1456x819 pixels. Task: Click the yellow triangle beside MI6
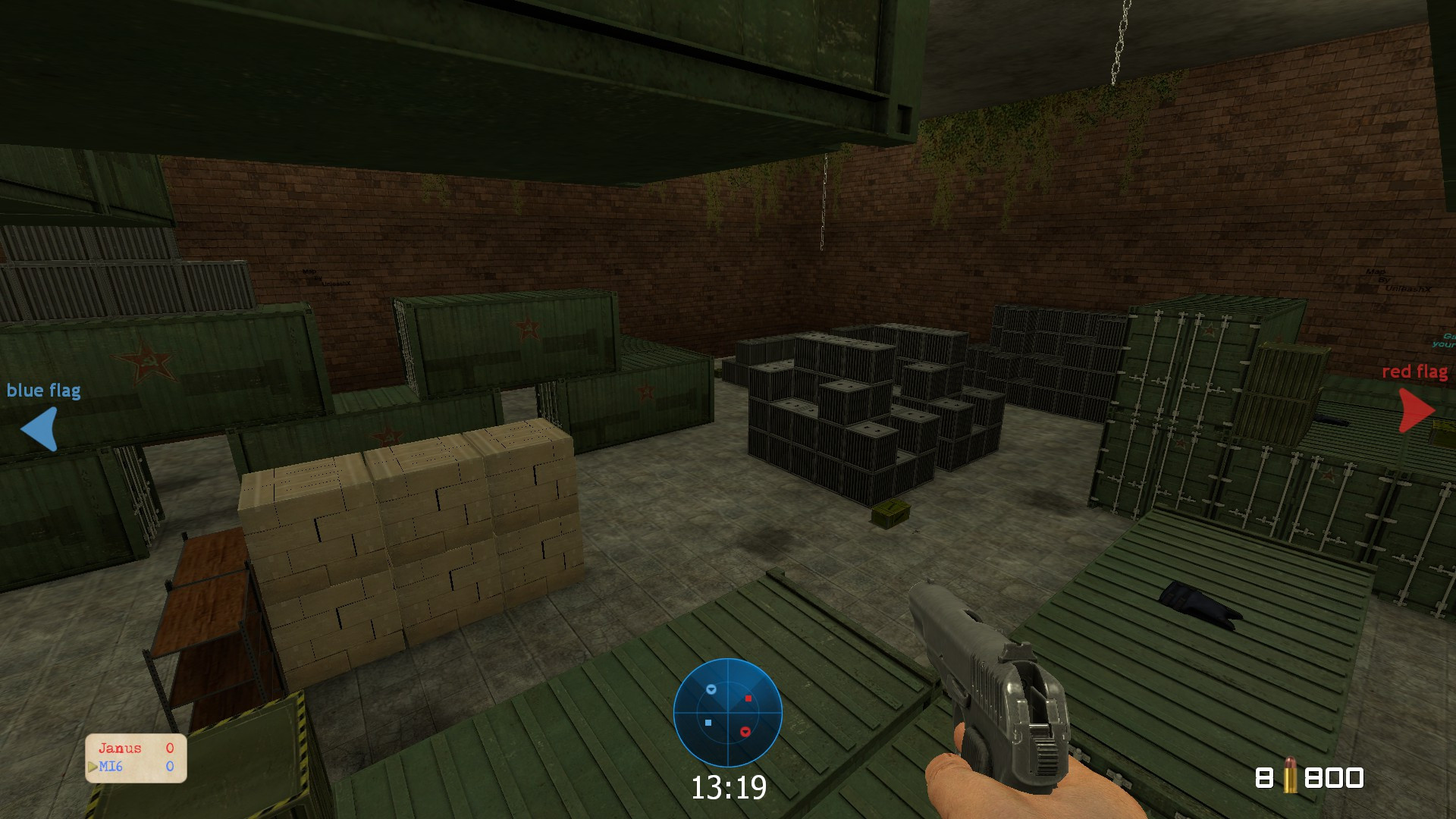pyautogui.click(x=92, y=767)
